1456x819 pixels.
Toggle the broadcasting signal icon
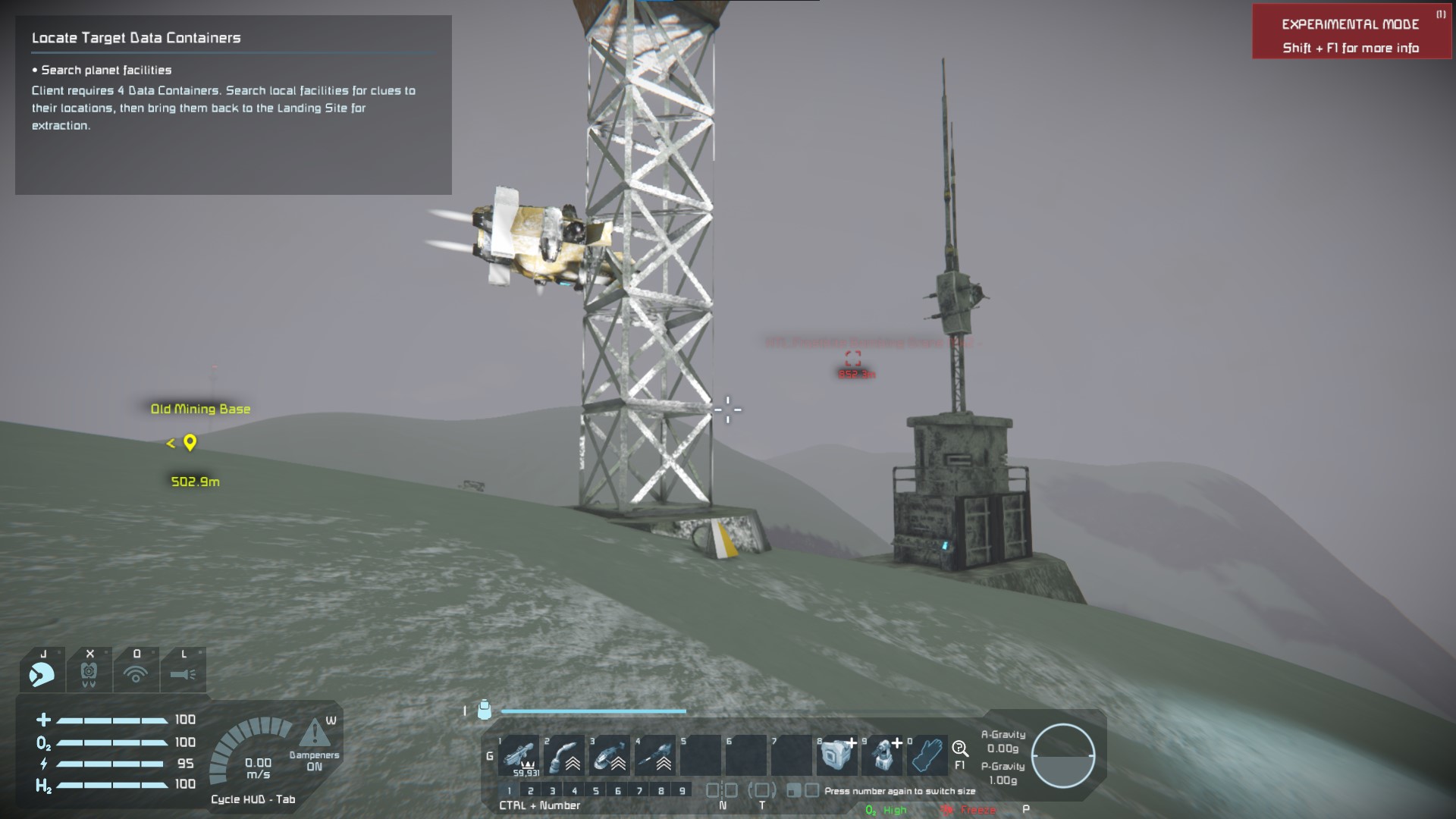pyautogui.click(x=136, y=672)
